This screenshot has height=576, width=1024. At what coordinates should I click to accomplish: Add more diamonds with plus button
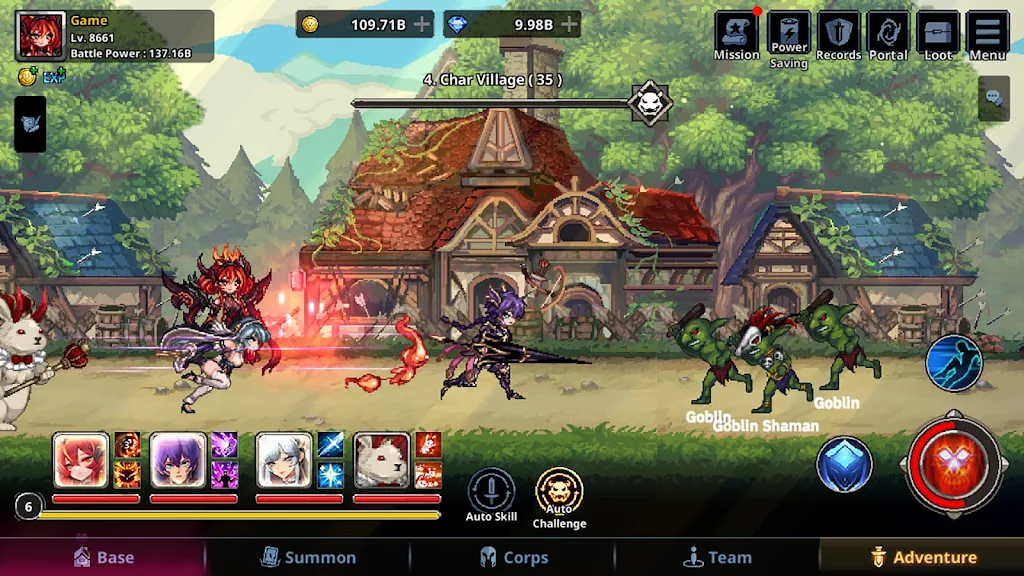(x=569, y=24)
